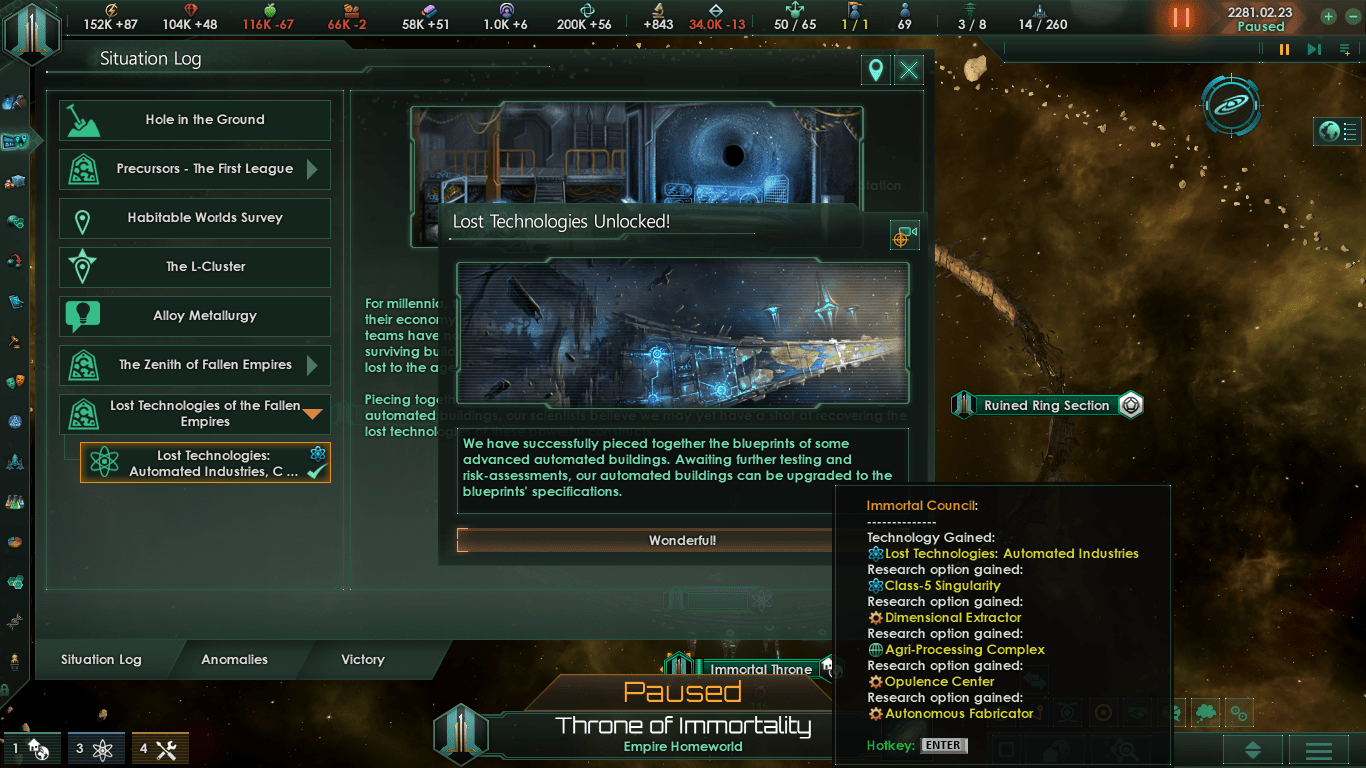Switch to the Victory tab
The width and height of the screenshot is (1366, 768).
pyautogui.click(x=362, y=660)
